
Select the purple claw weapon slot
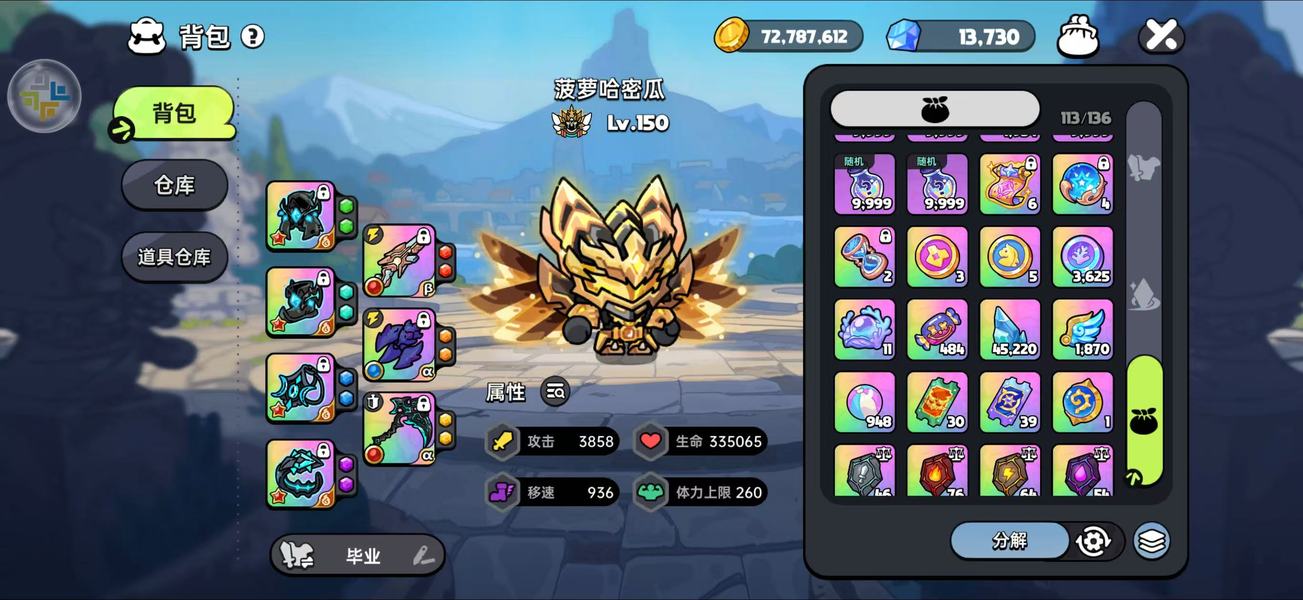coord(399,344)
